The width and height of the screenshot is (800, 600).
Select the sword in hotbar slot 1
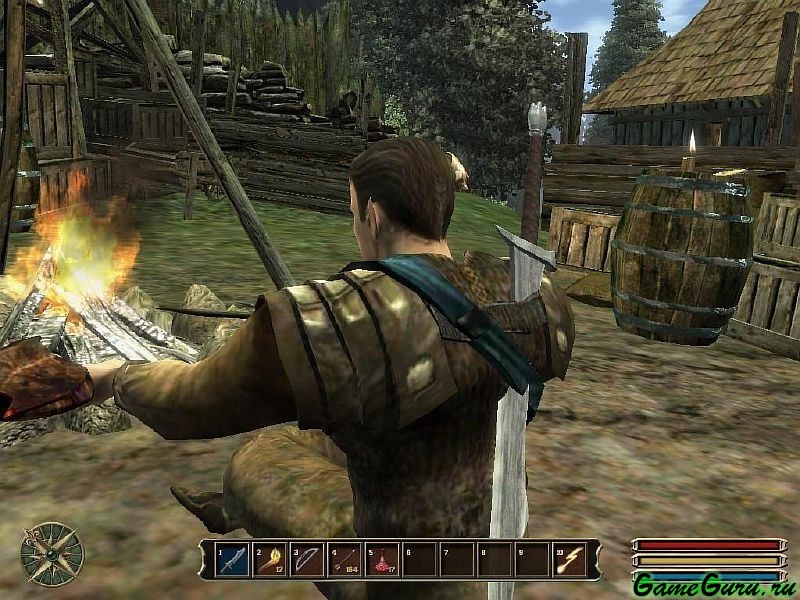(233, 560)
